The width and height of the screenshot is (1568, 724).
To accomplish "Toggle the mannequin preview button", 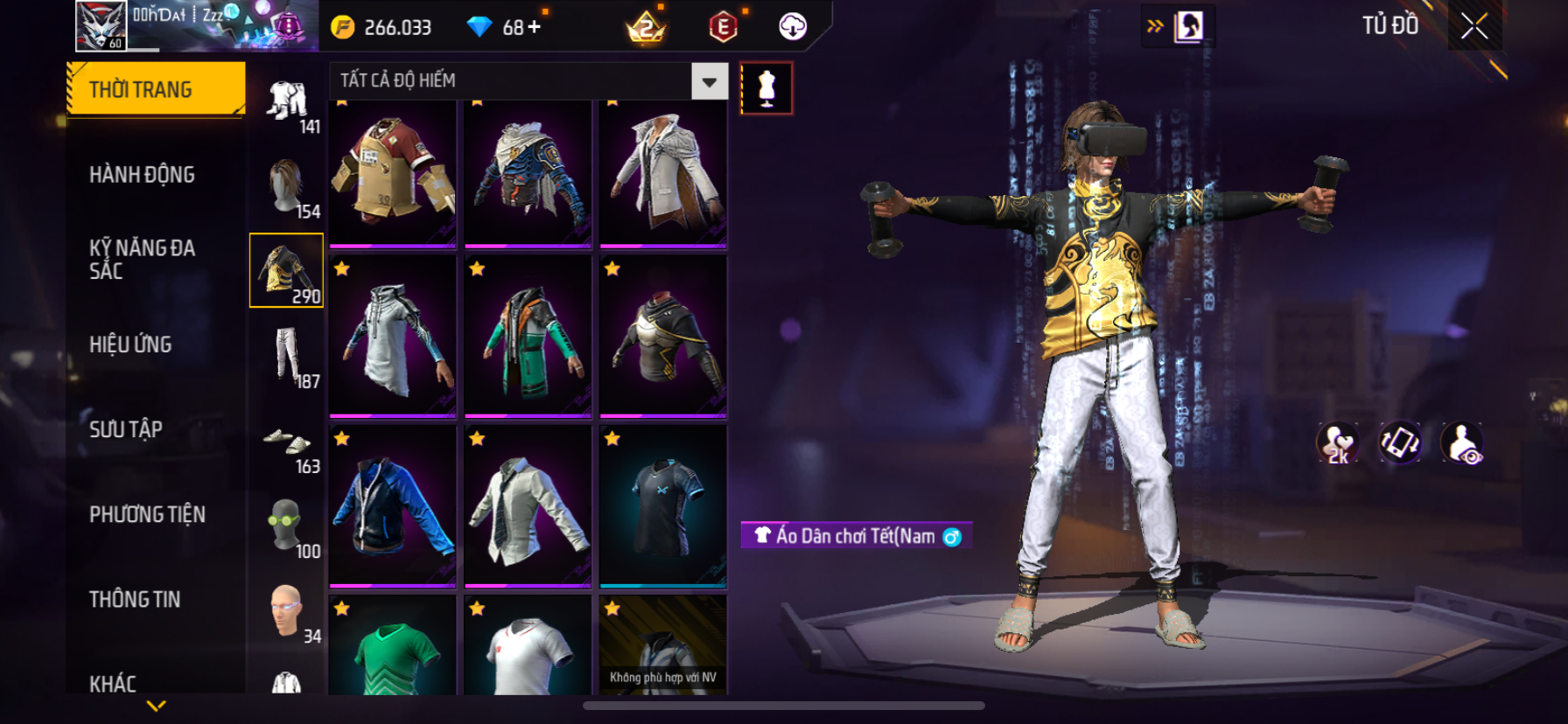I will pos(766,88).
